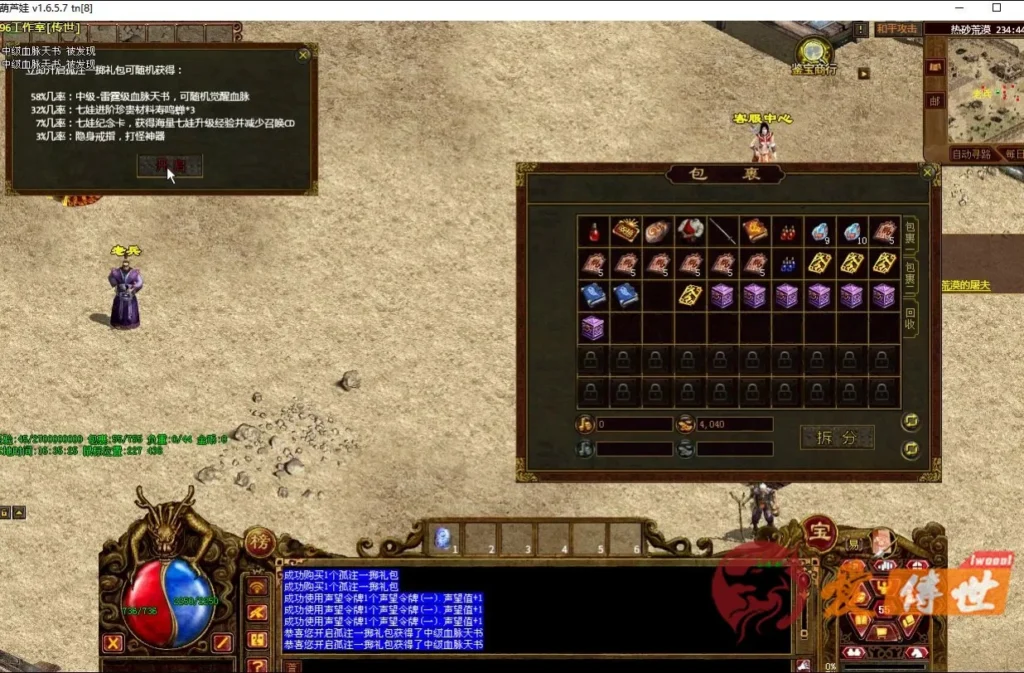Pick the white and red armor item
This screenshot has height=673, width=1024.
click(690, 231)
